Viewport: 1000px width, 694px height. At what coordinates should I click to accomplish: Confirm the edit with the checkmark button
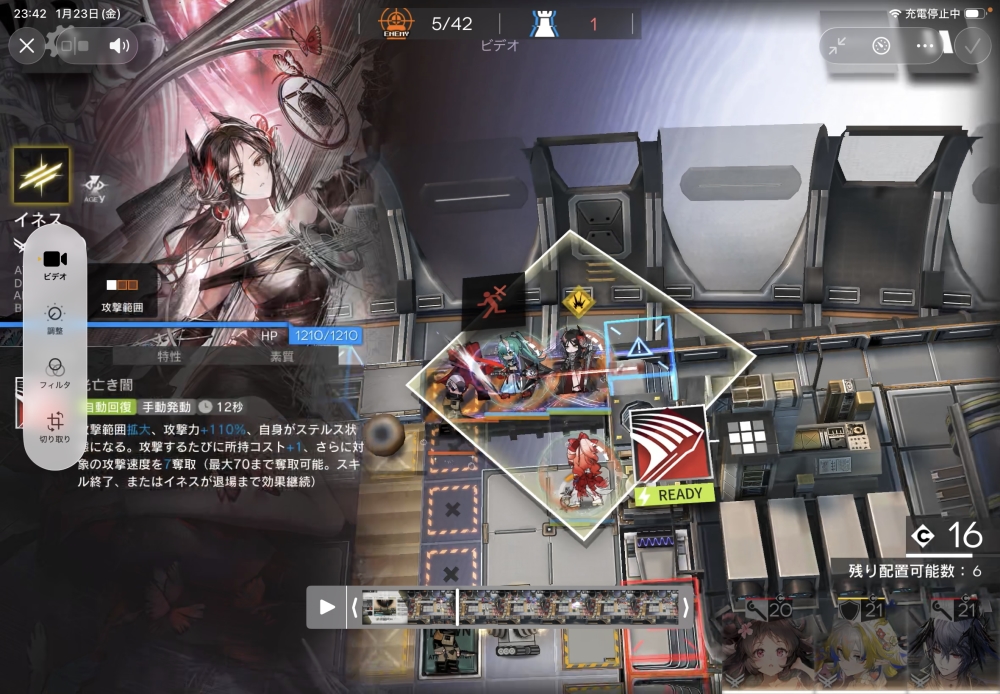coord(971,45)
